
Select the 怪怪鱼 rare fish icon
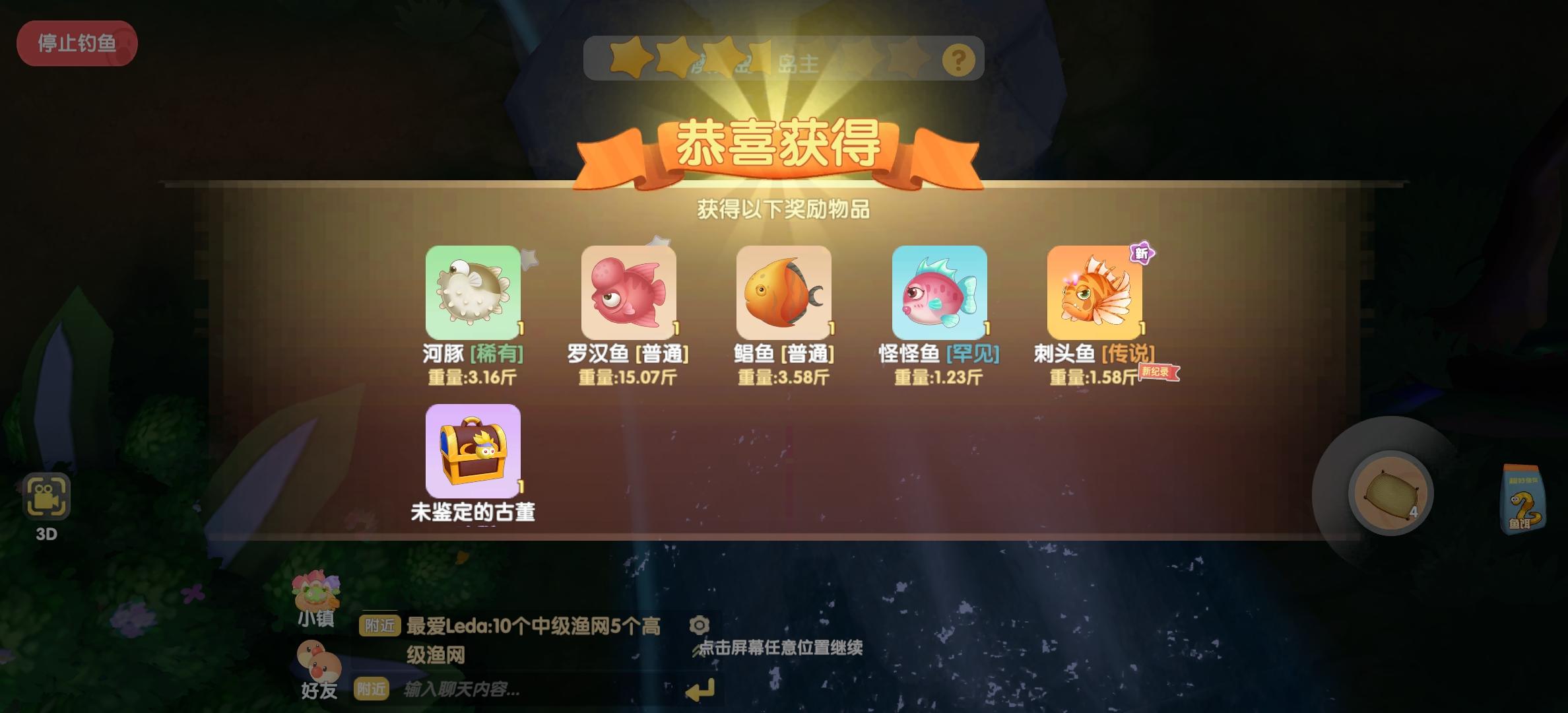point(938,292)
